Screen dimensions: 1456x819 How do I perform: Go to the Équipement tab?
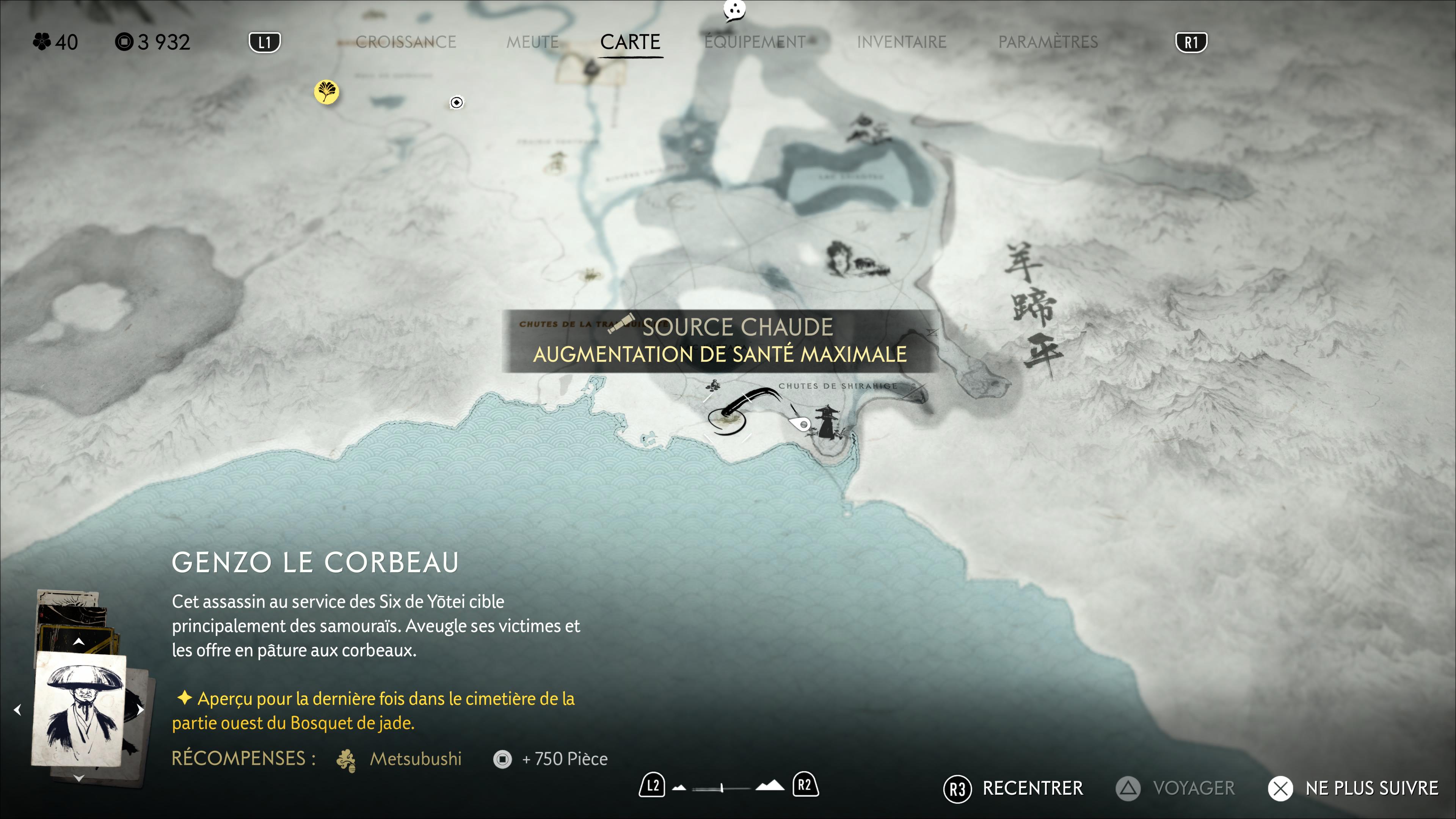(x=755, y=42)
